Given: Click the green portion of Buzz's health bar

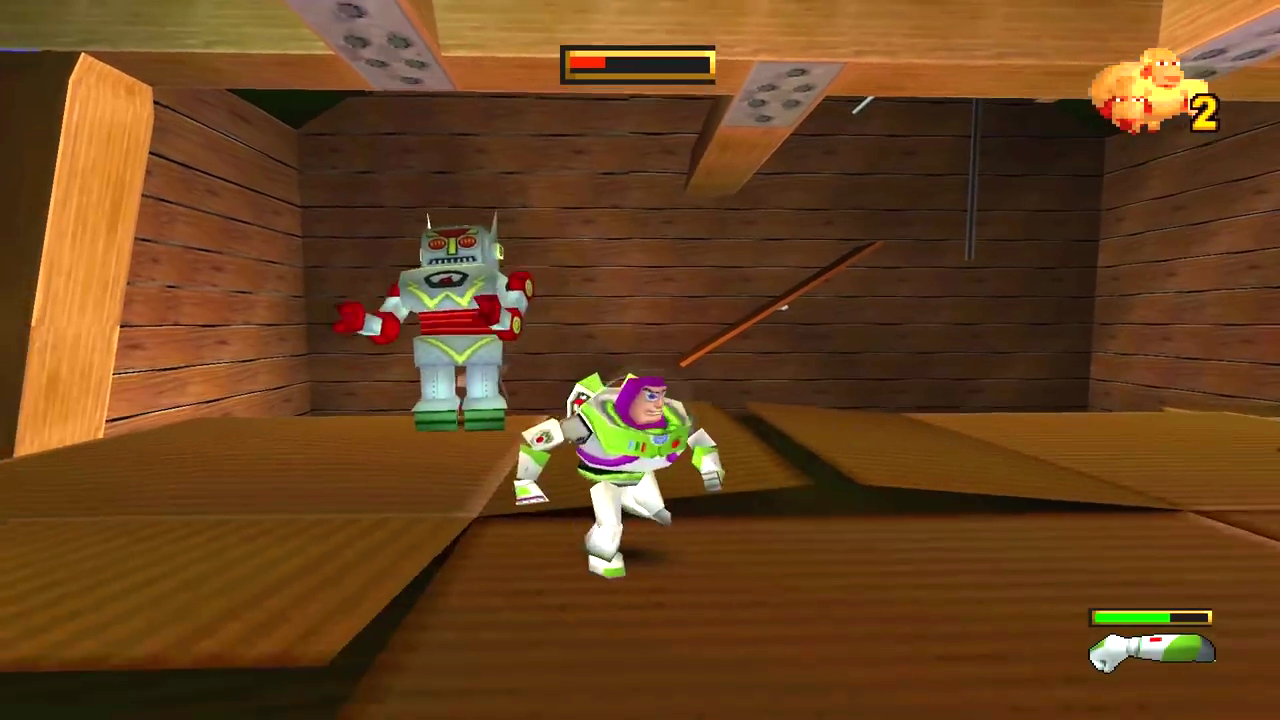Looking at the screenshot, I should 1135,617.
